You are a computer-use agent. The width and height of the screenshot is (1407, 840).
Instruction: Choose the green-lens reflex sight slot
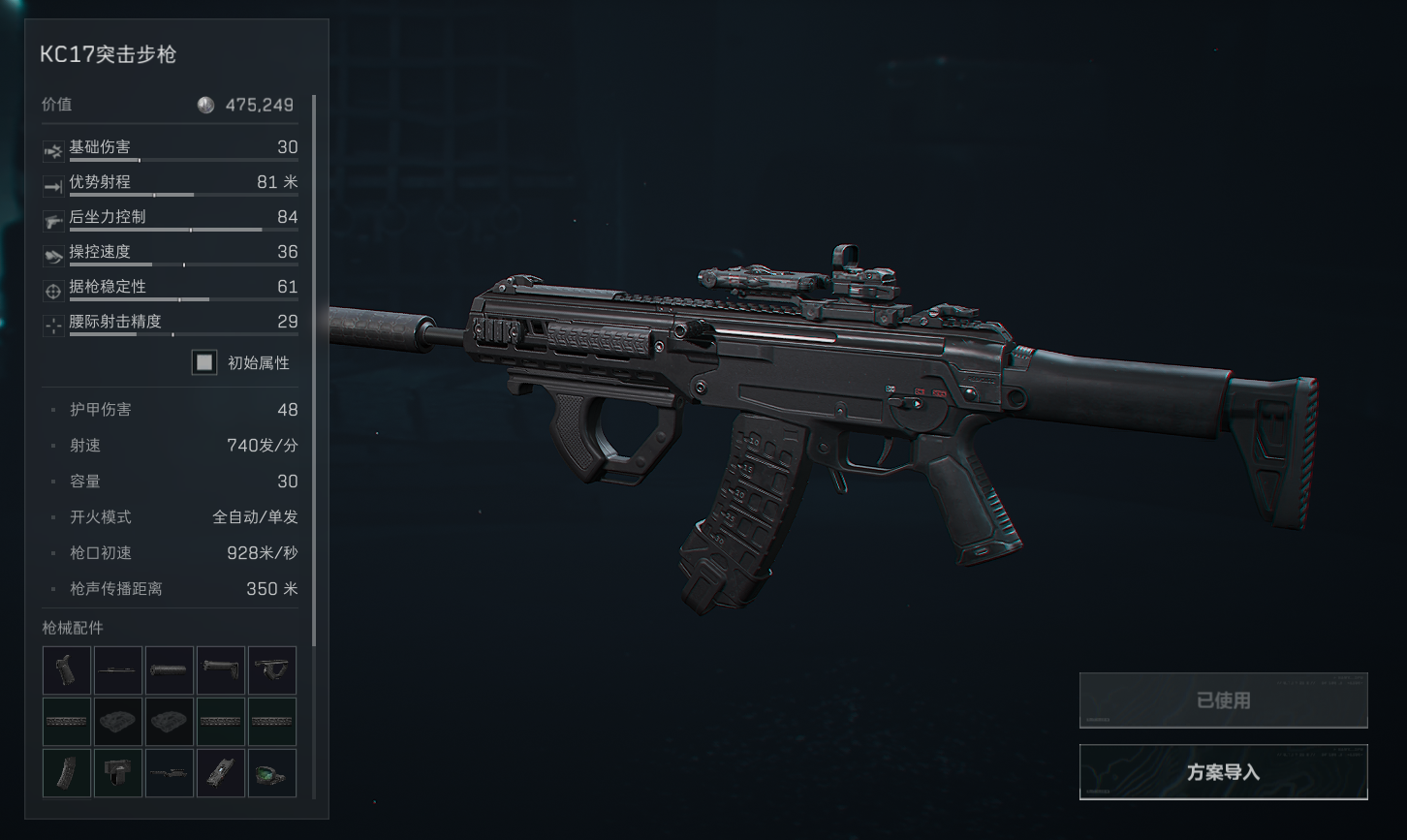click(271, 773)
